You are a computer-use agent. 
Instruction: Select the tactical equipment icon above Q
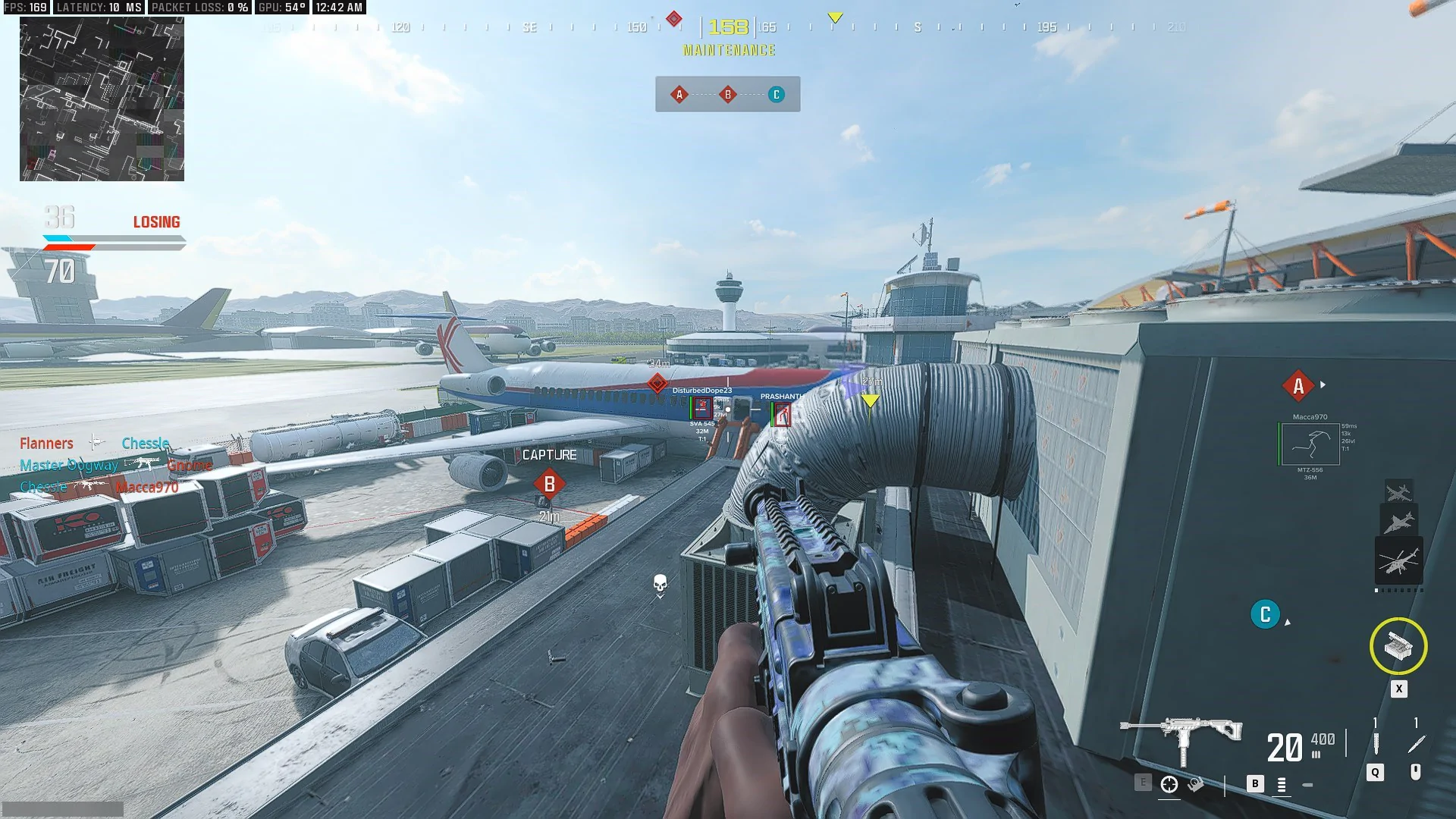(x=1376, y=742)
